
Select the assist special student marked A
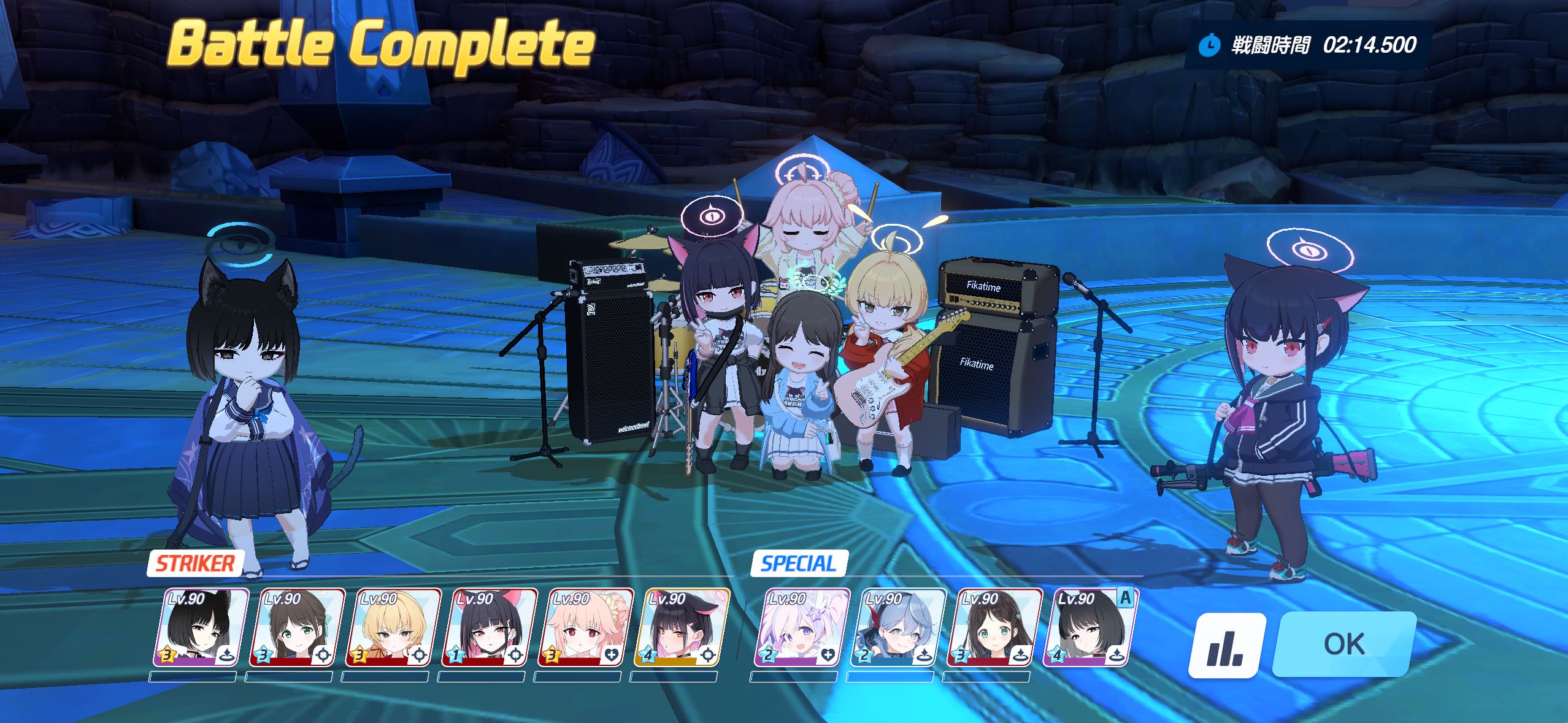tap(1091, 627)
